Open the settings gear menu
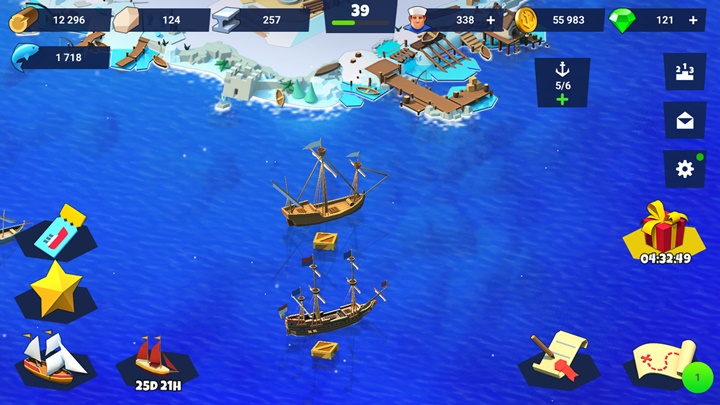Viewport: 720px width, 405px height. coord(685,169)
